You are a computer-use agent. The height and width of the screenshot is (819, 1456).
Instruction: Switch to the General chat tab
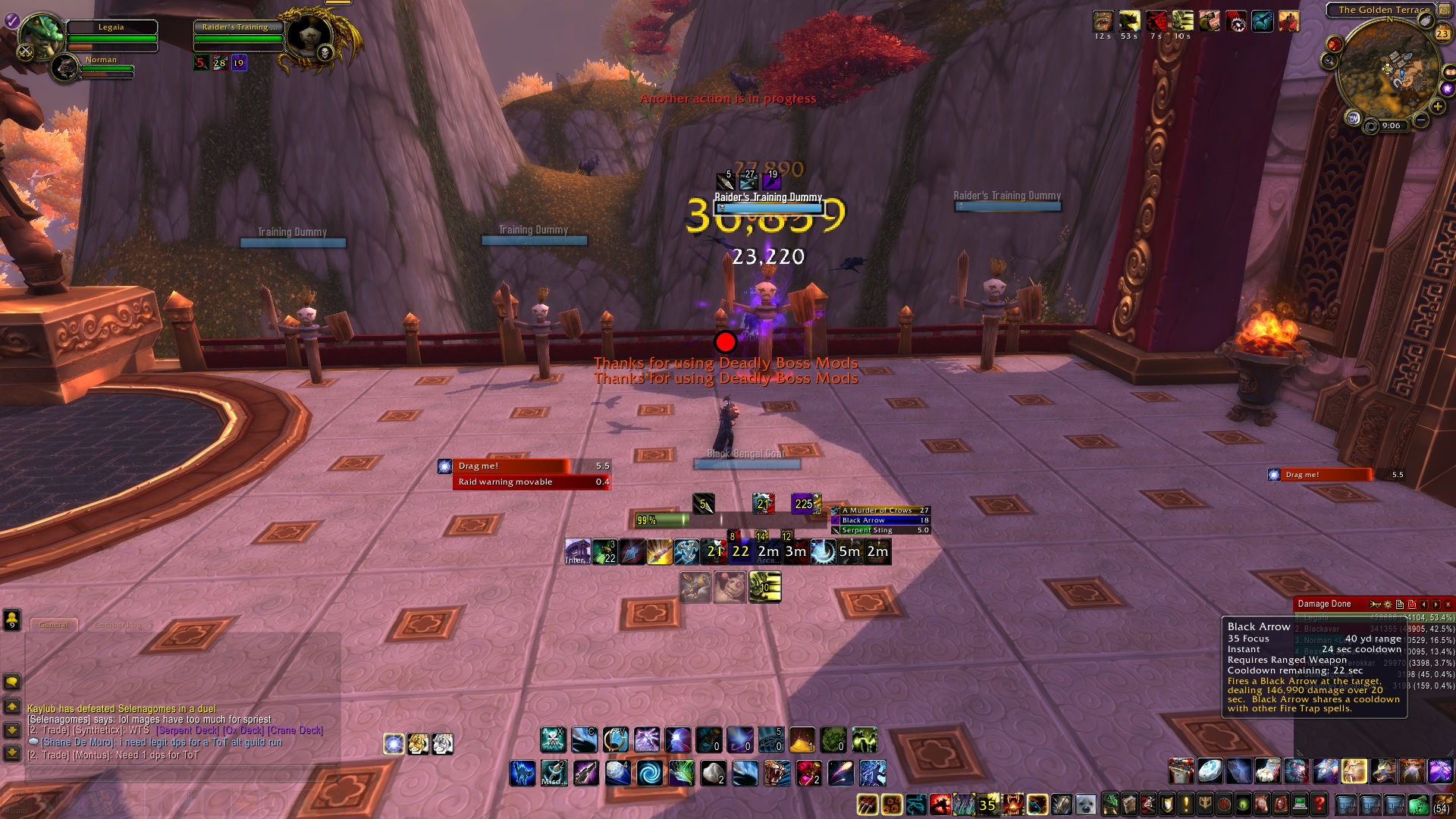54,626
